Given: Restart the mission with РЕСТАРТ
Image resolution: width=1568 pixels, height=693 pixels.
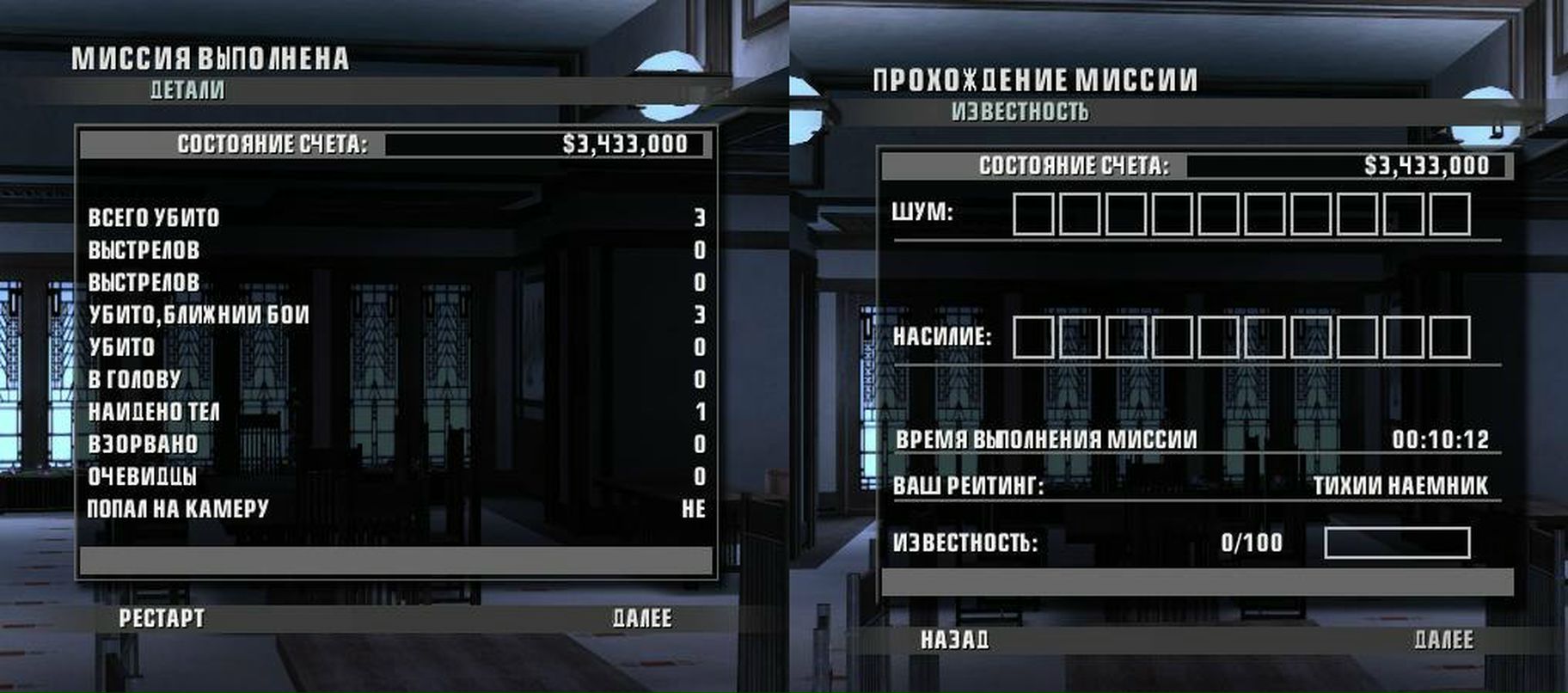Looking at the screenshot, I should [x=162, y=618].
